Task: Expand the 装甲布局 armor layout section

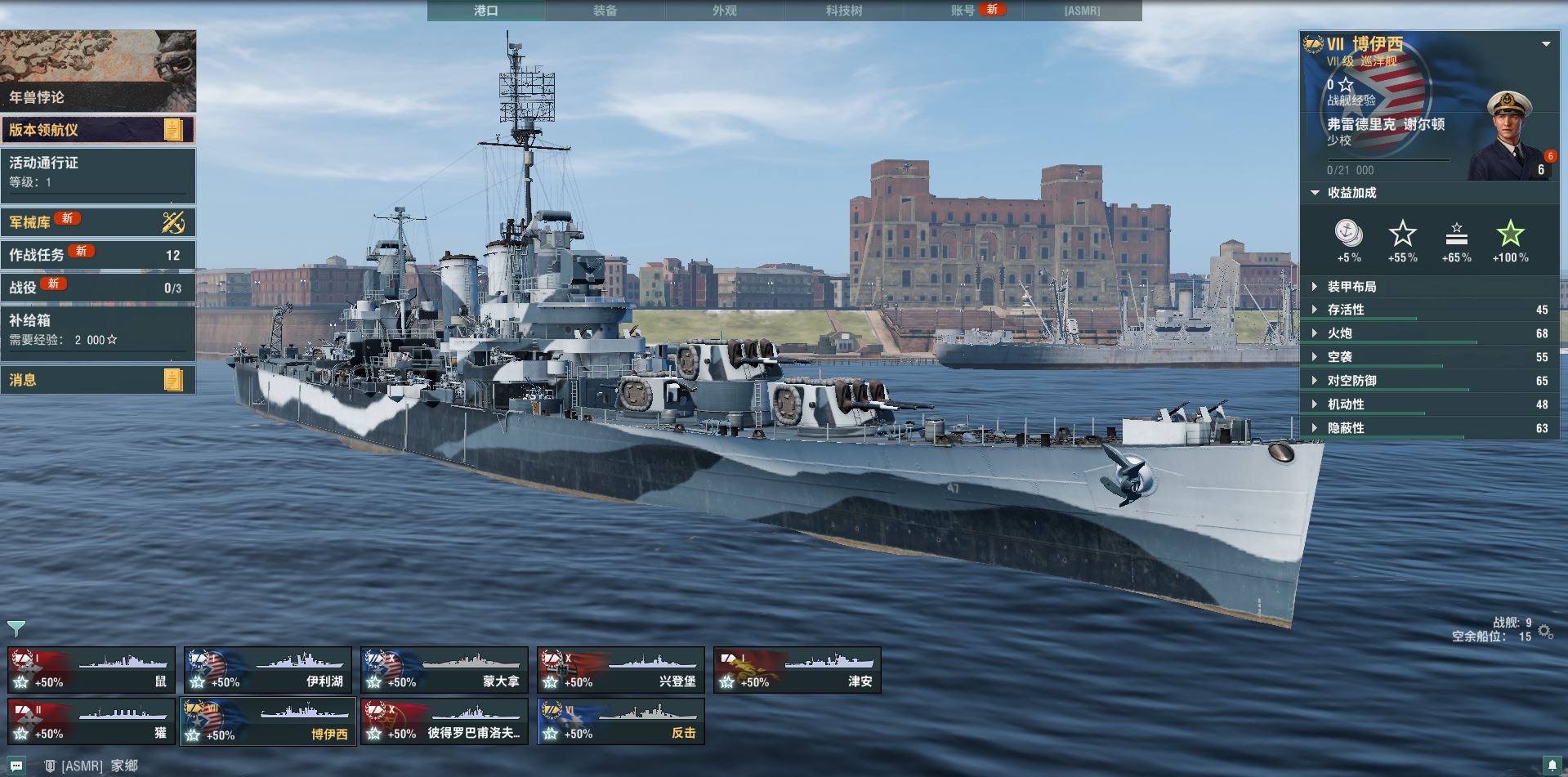Action: click(1351, 287)
